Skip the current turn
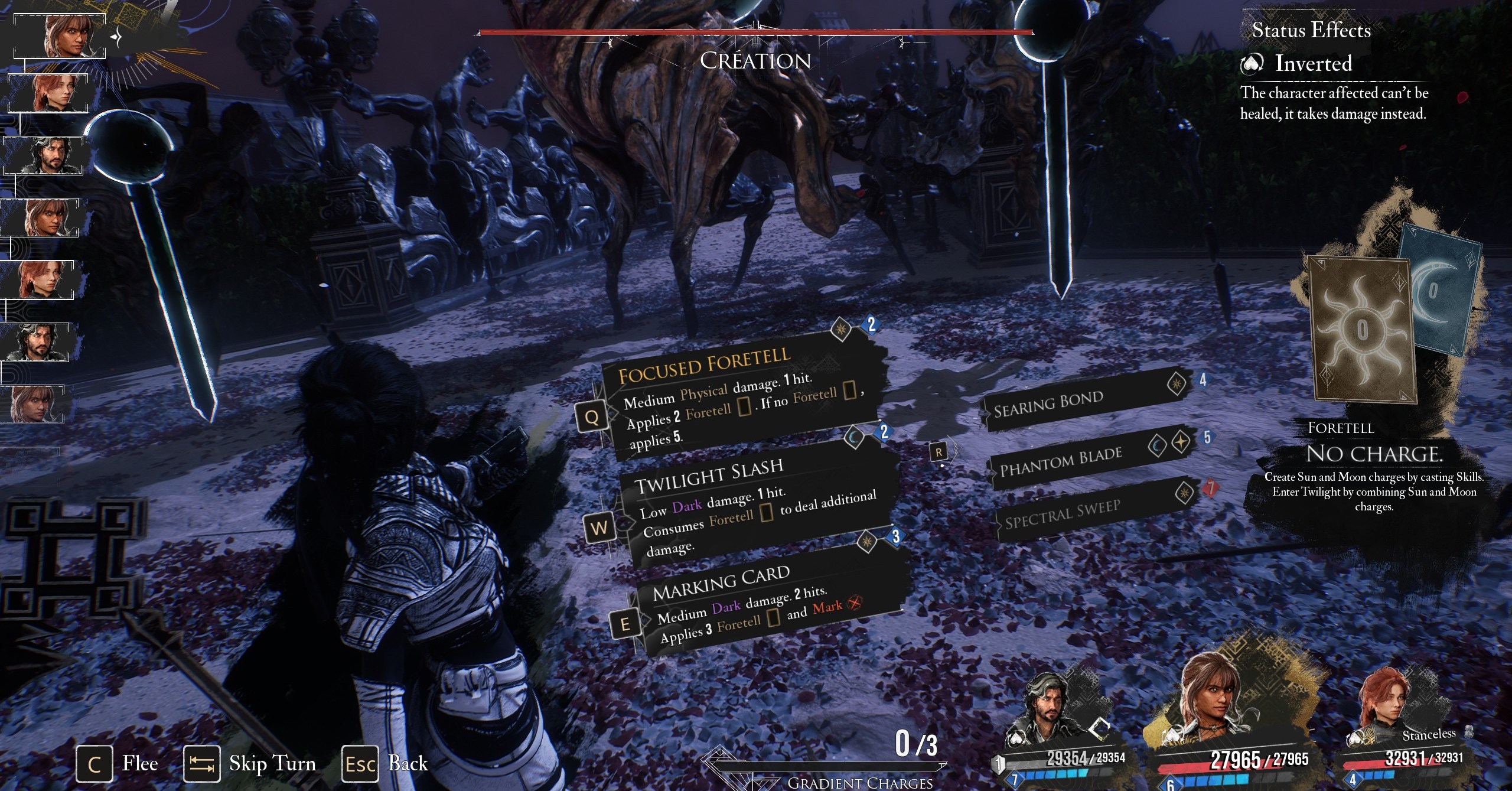The image size is (1512, 791). [x=250, y=764]
